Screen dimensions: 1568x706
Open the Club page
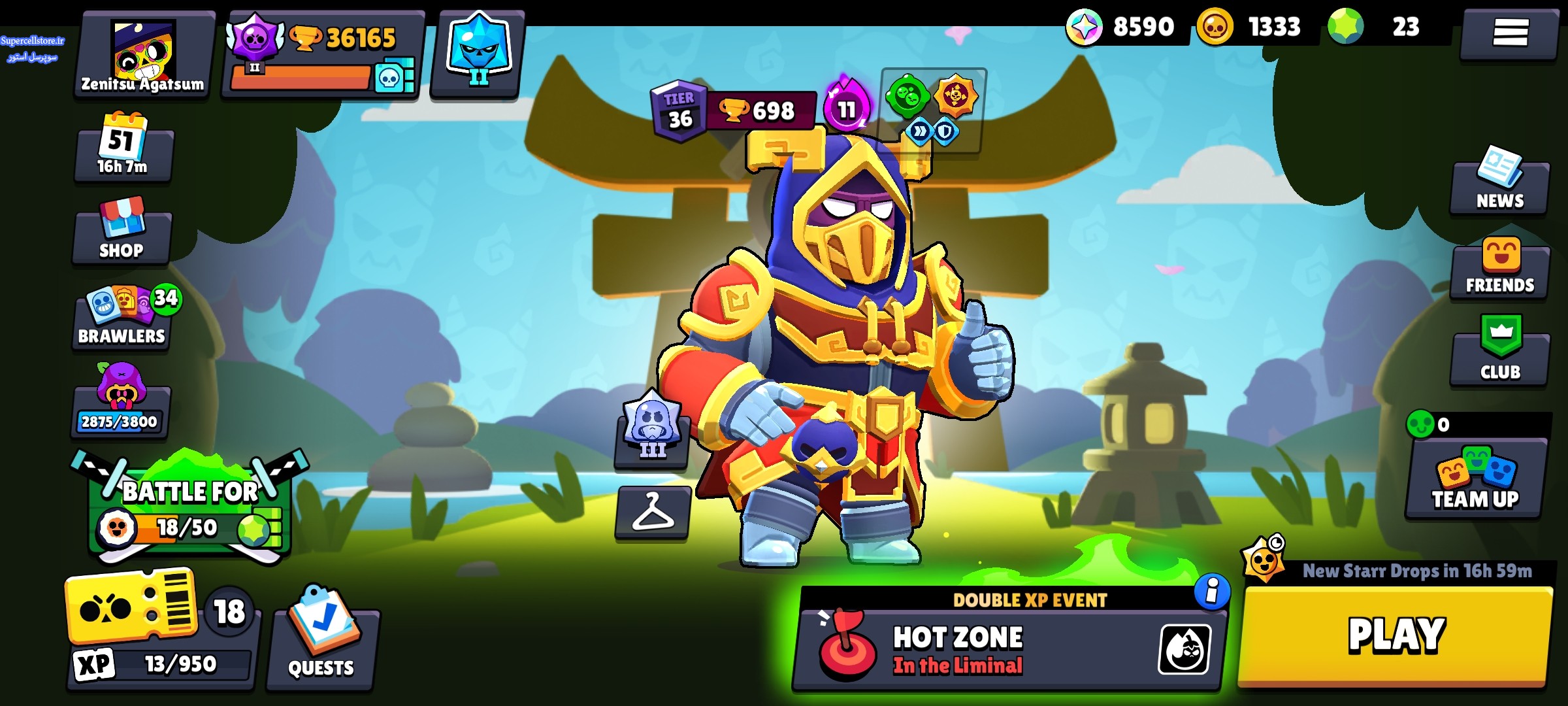click(1500, 353)
